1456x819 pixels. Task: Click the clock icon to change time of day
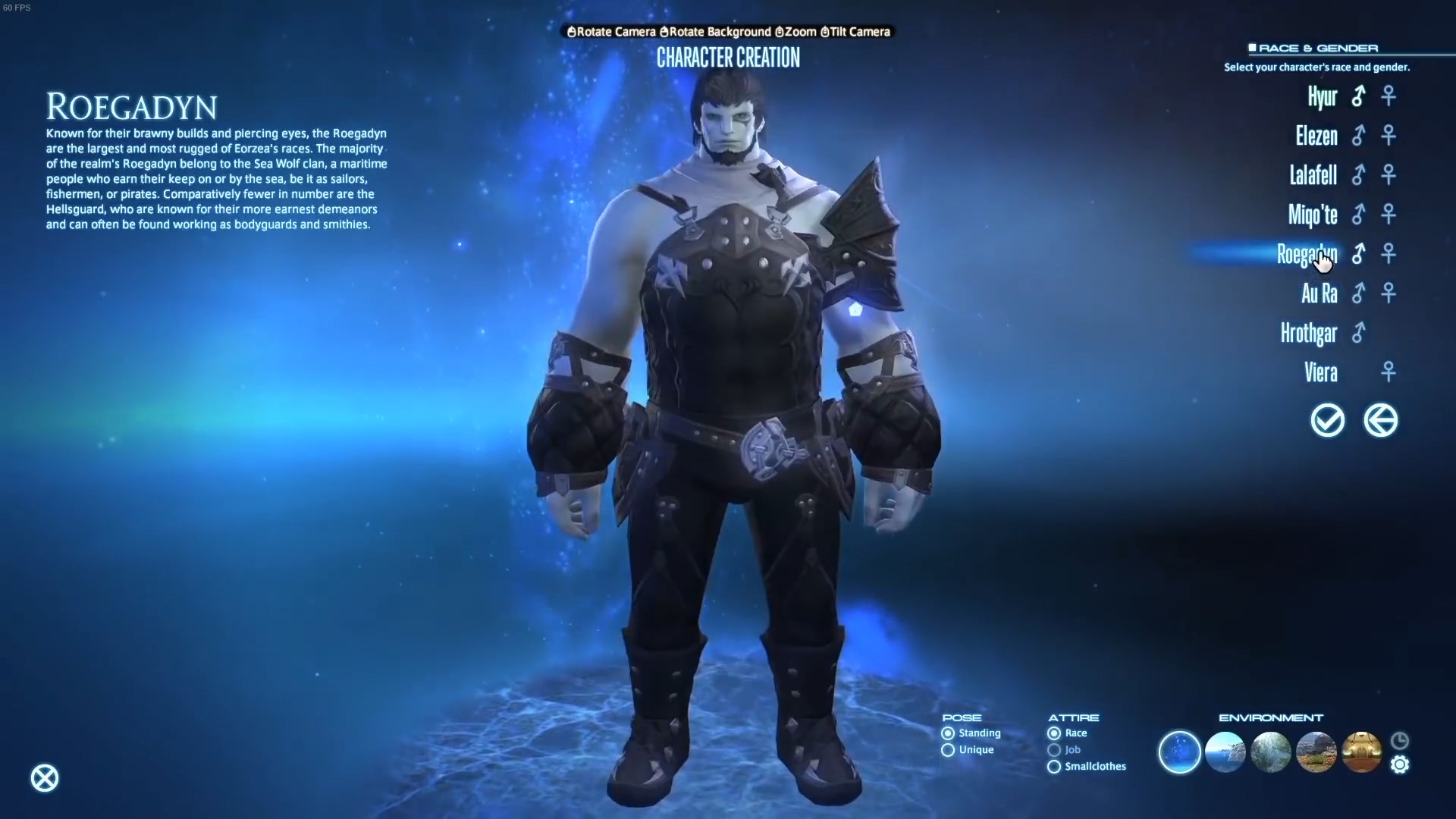pyautogui.click(x=1399, y=741)
